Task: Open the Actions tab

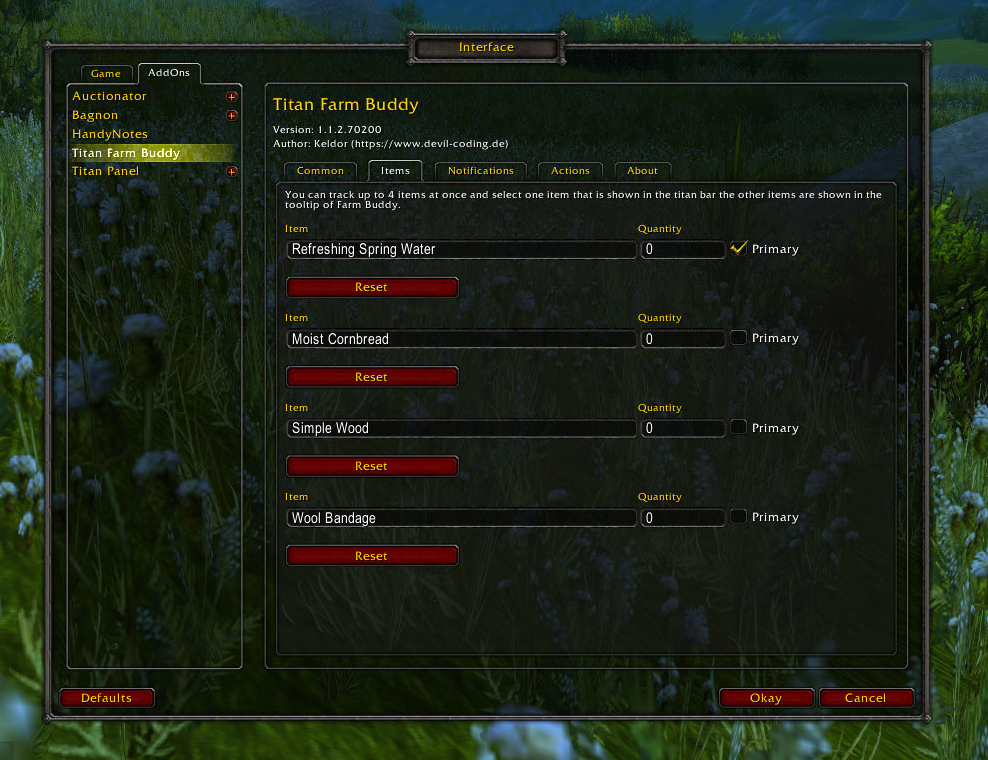Action: point(570,171)
